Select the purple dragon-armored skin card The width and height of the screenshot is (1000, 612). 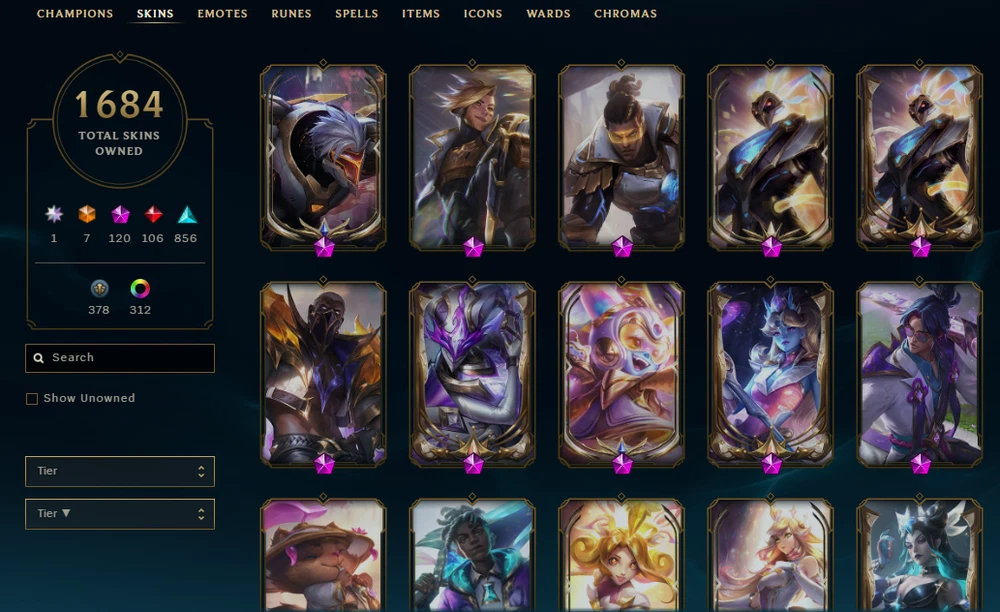472,373
